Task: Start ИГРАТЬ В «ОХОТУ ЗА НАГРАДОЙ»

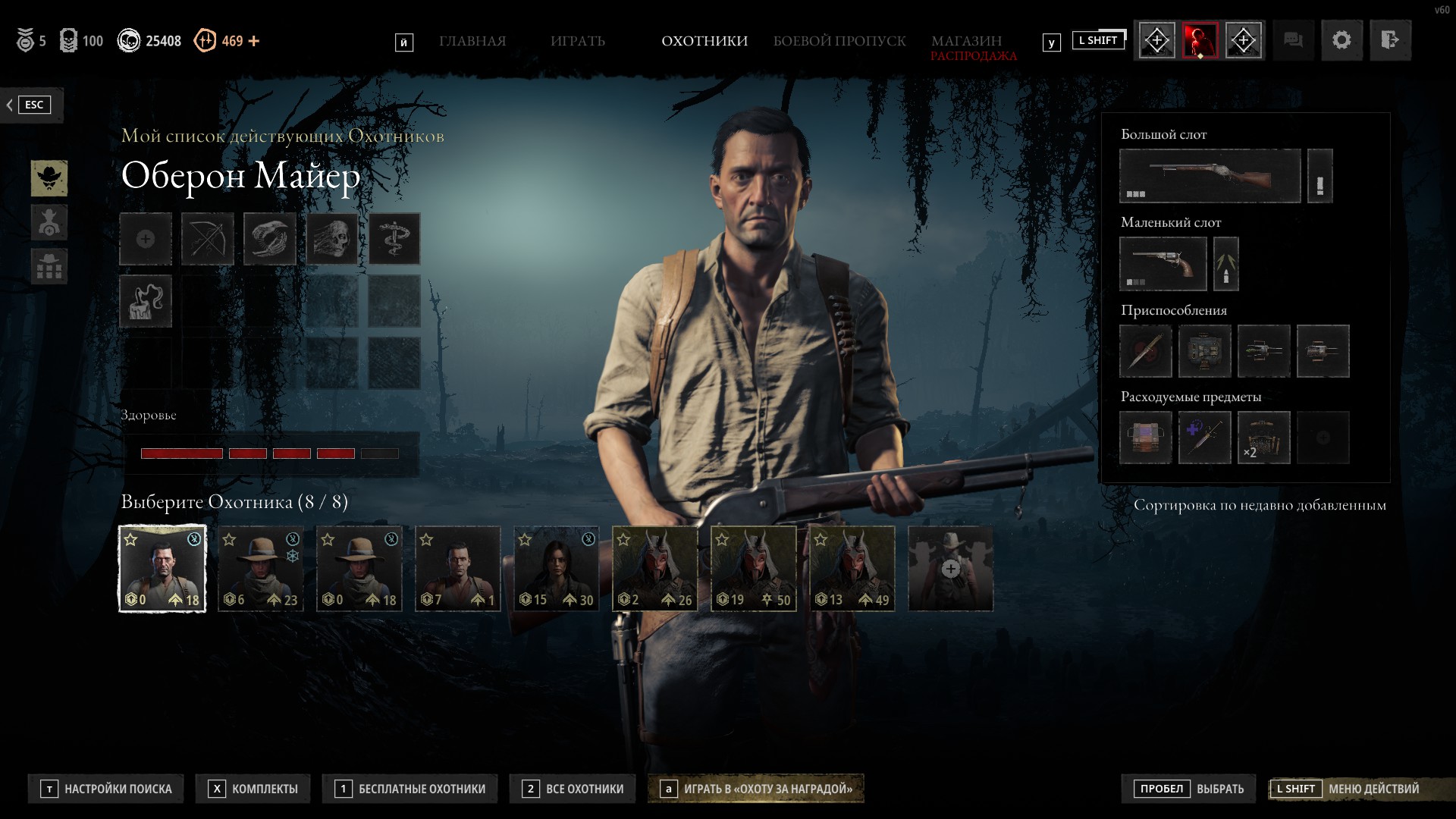Action: [x=756, y=789]
